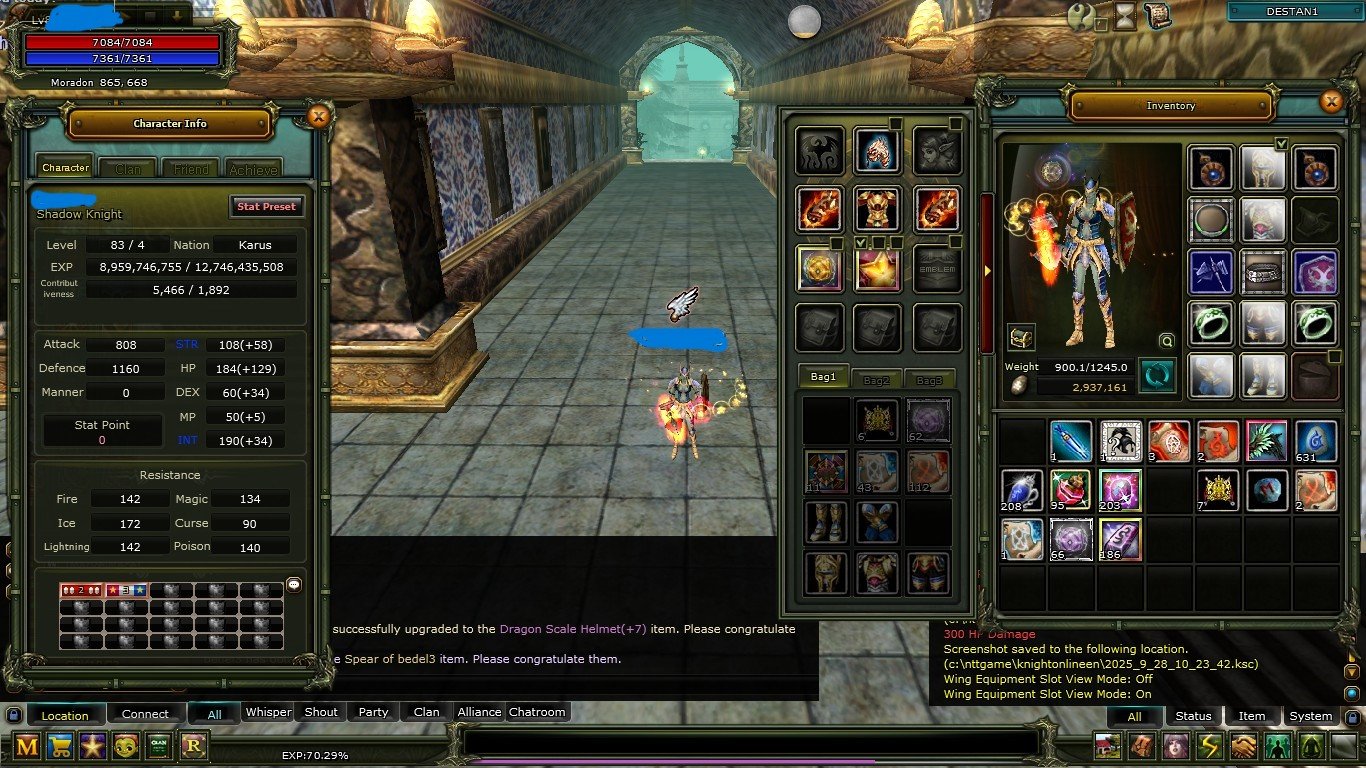The width and height of the screenshot is (1366, 768).
Task: Select the blue gem stack of 631
Action: click(x=1316, y=441)
